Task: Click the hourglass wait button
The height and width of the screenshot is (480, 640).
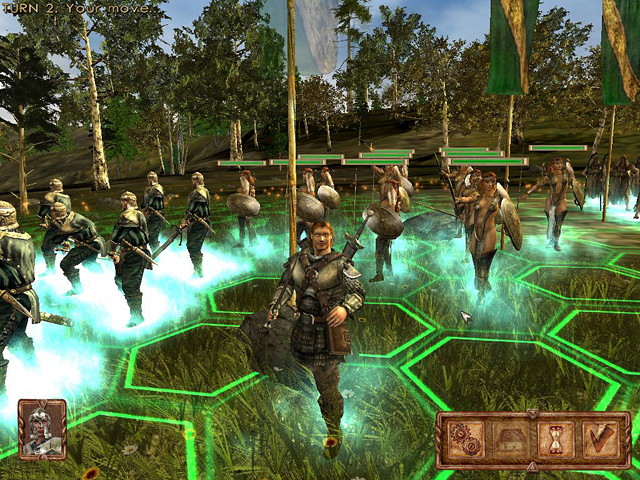Action: pos(554,439)
